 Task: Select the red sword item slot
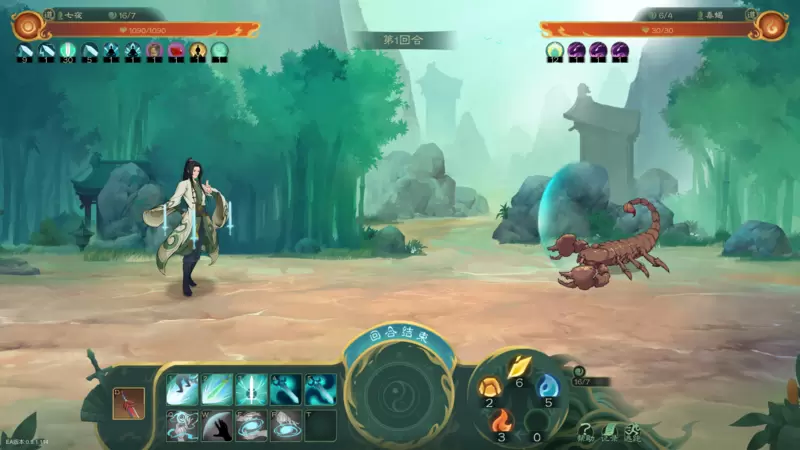[129, 402]
